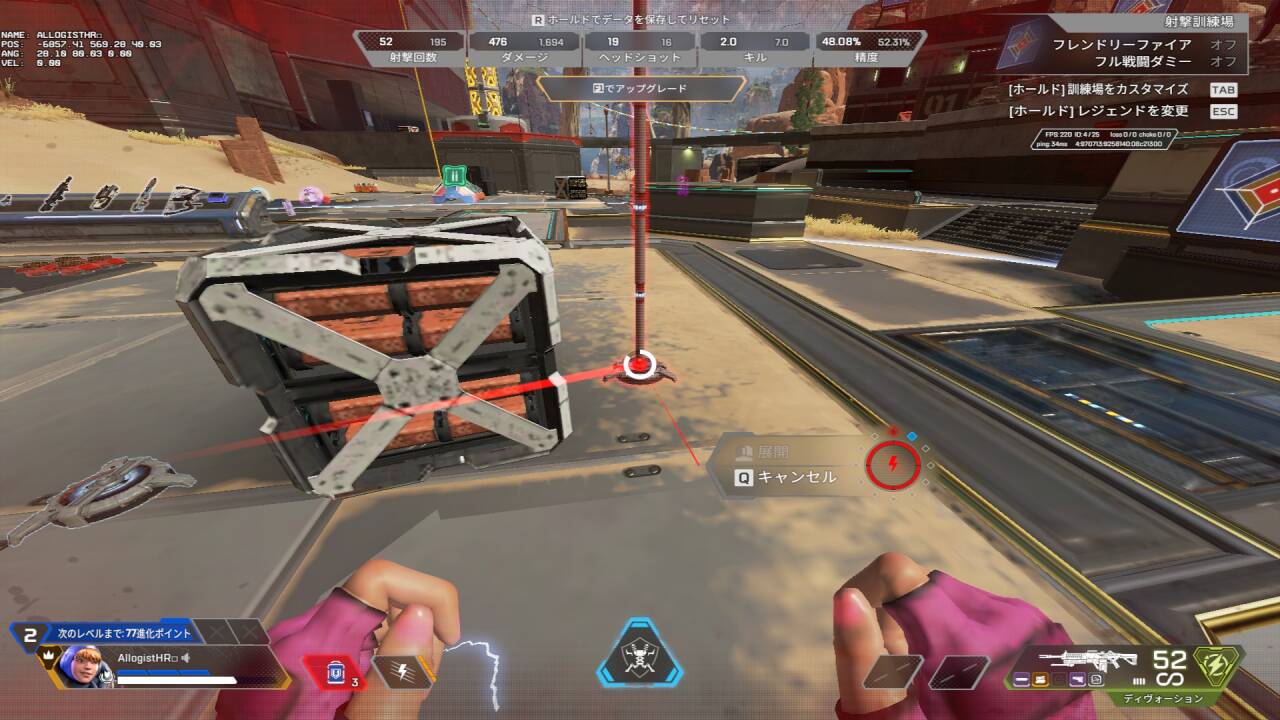
Task: Click the upgrade banner below stats
Action: click(x=641, y=88)
